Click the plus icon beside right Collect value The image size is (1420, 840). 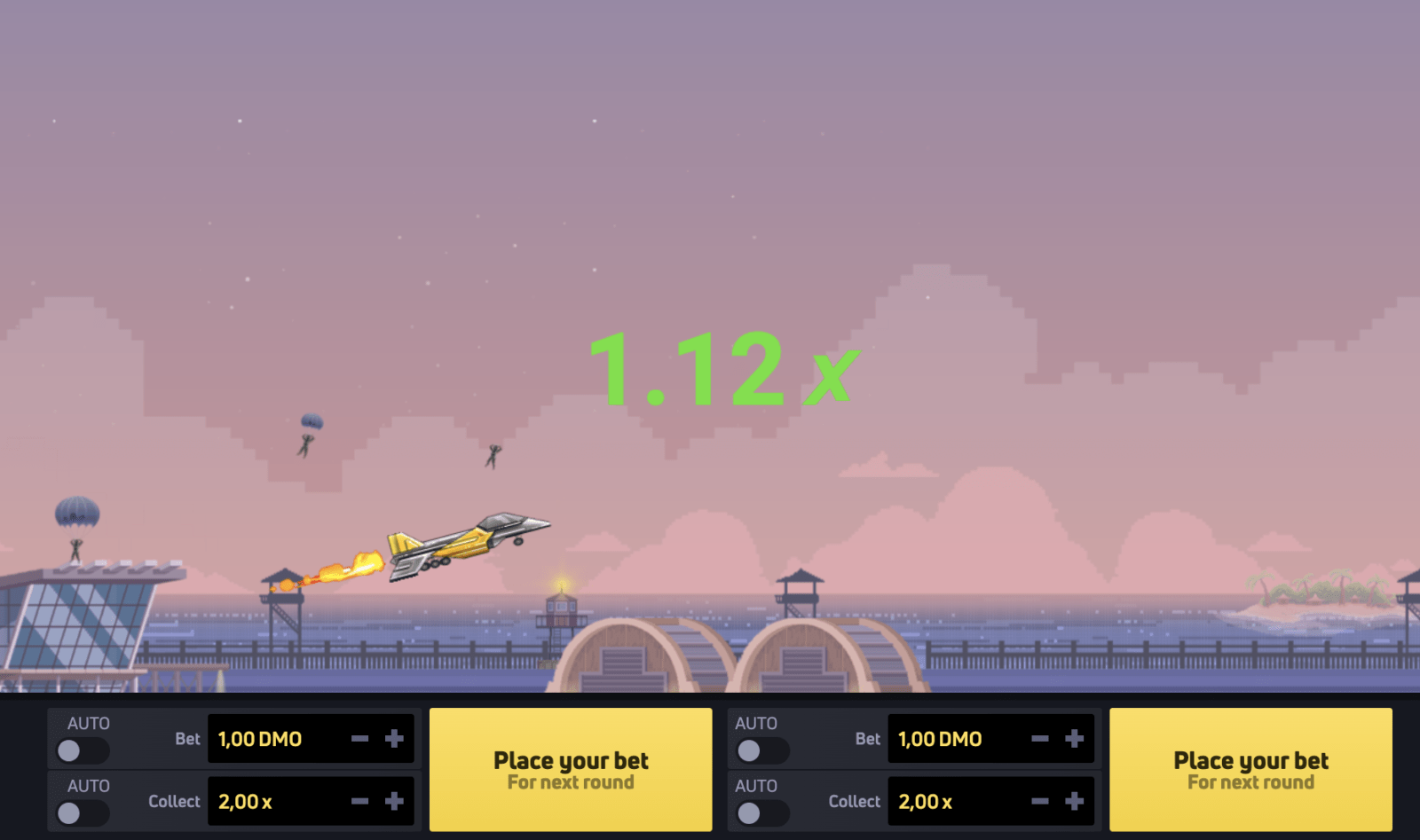1075,801
